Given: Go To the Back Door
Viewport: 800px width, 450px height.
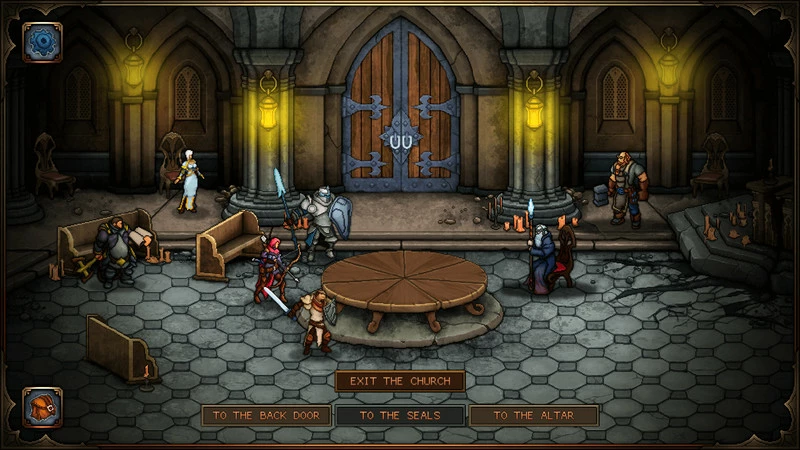Looking at the screenshot, I should coord(266,416).
